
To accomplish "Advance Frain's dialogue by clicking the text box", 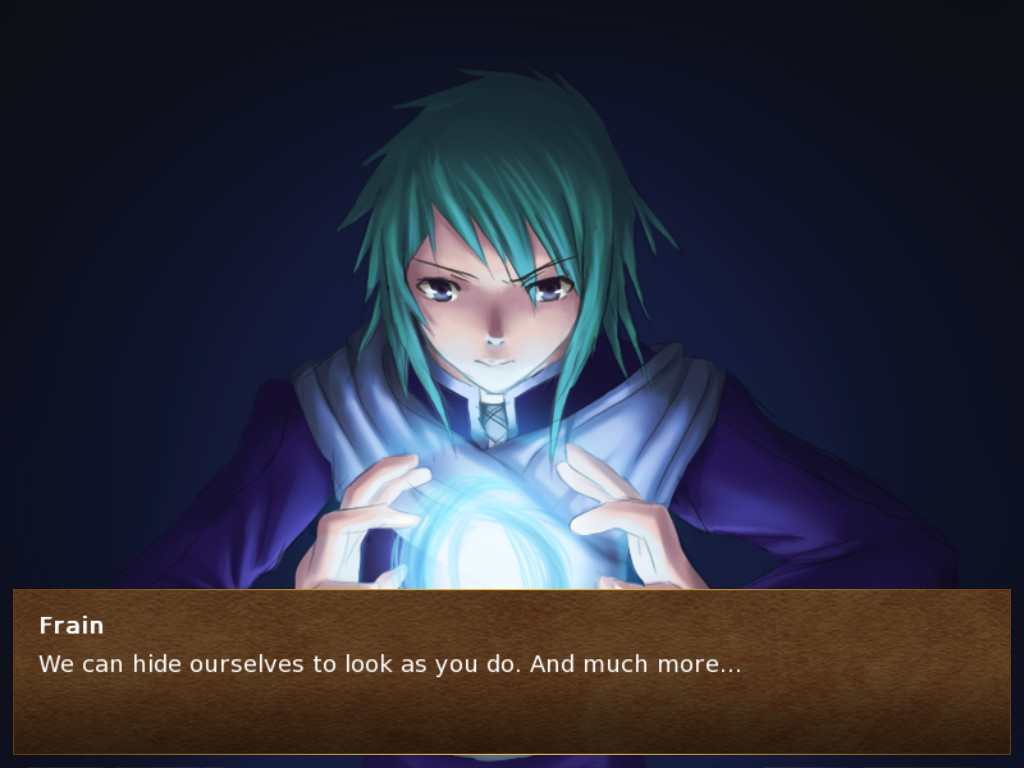I will tap(511, 671).
